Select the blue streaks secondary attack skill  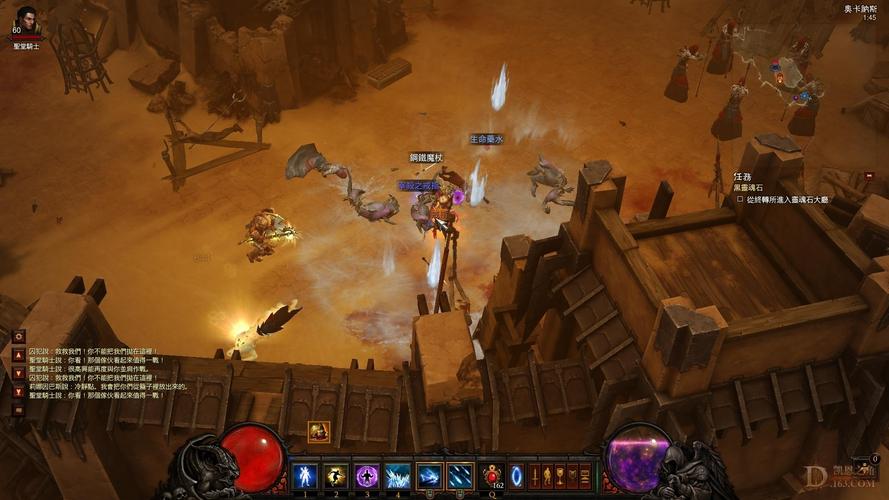[x=460, y=476]
